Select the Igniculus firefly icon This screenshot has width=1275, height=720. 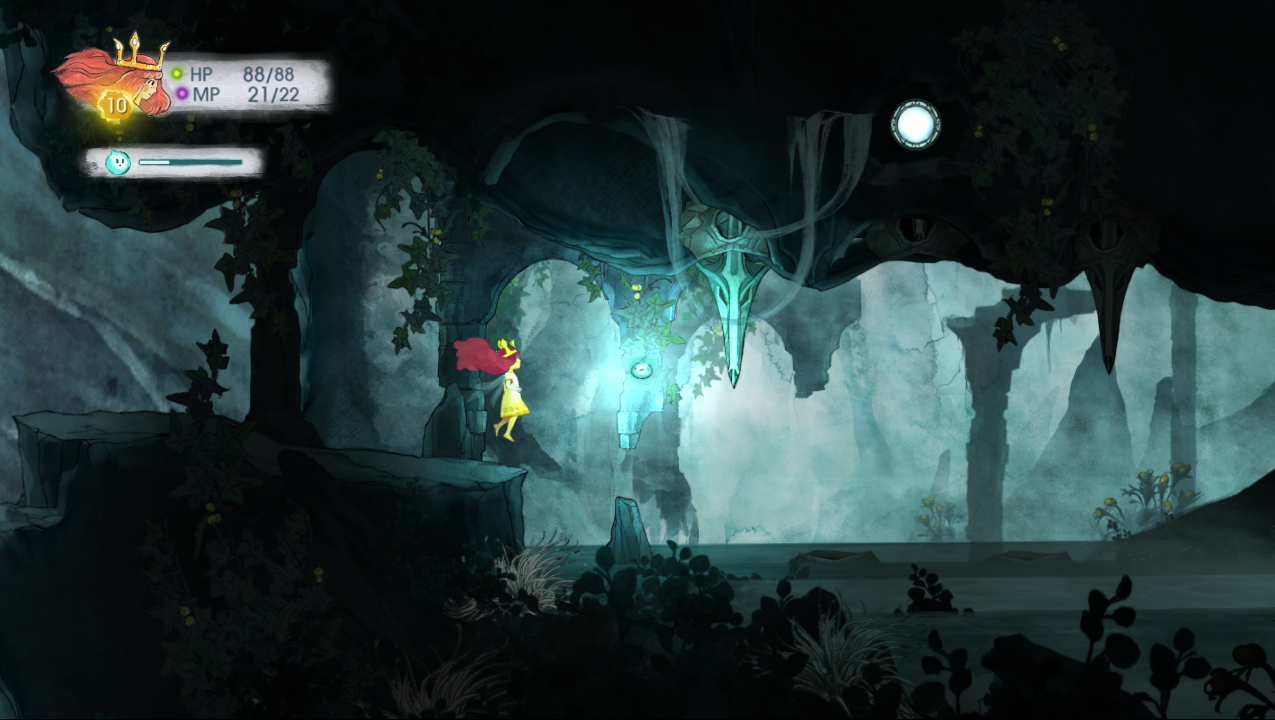click(x=118, y=162)
